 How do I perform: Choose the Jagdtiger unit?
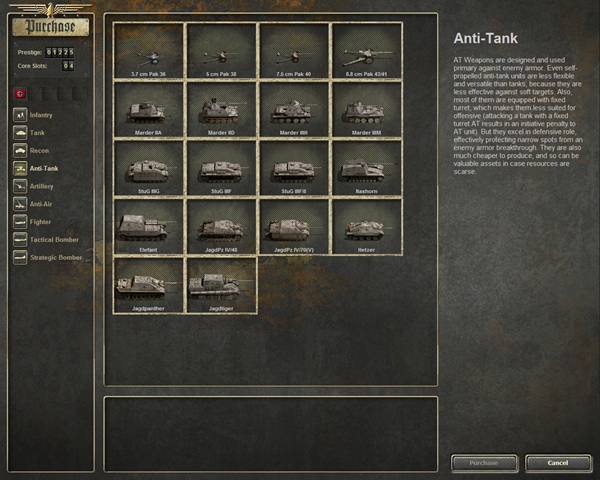[x=221, y=286]
